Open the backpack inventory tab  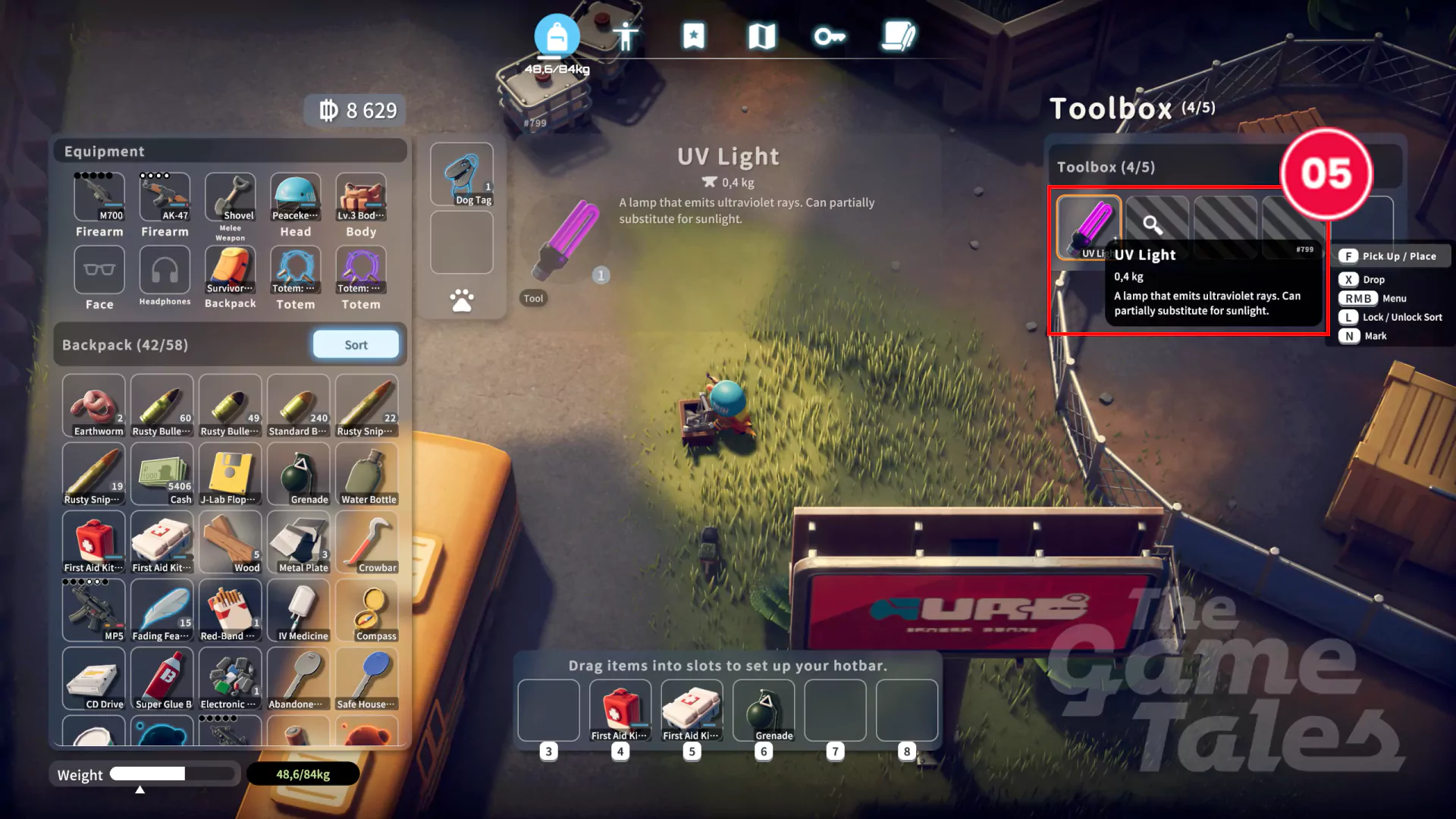point(557,36)
